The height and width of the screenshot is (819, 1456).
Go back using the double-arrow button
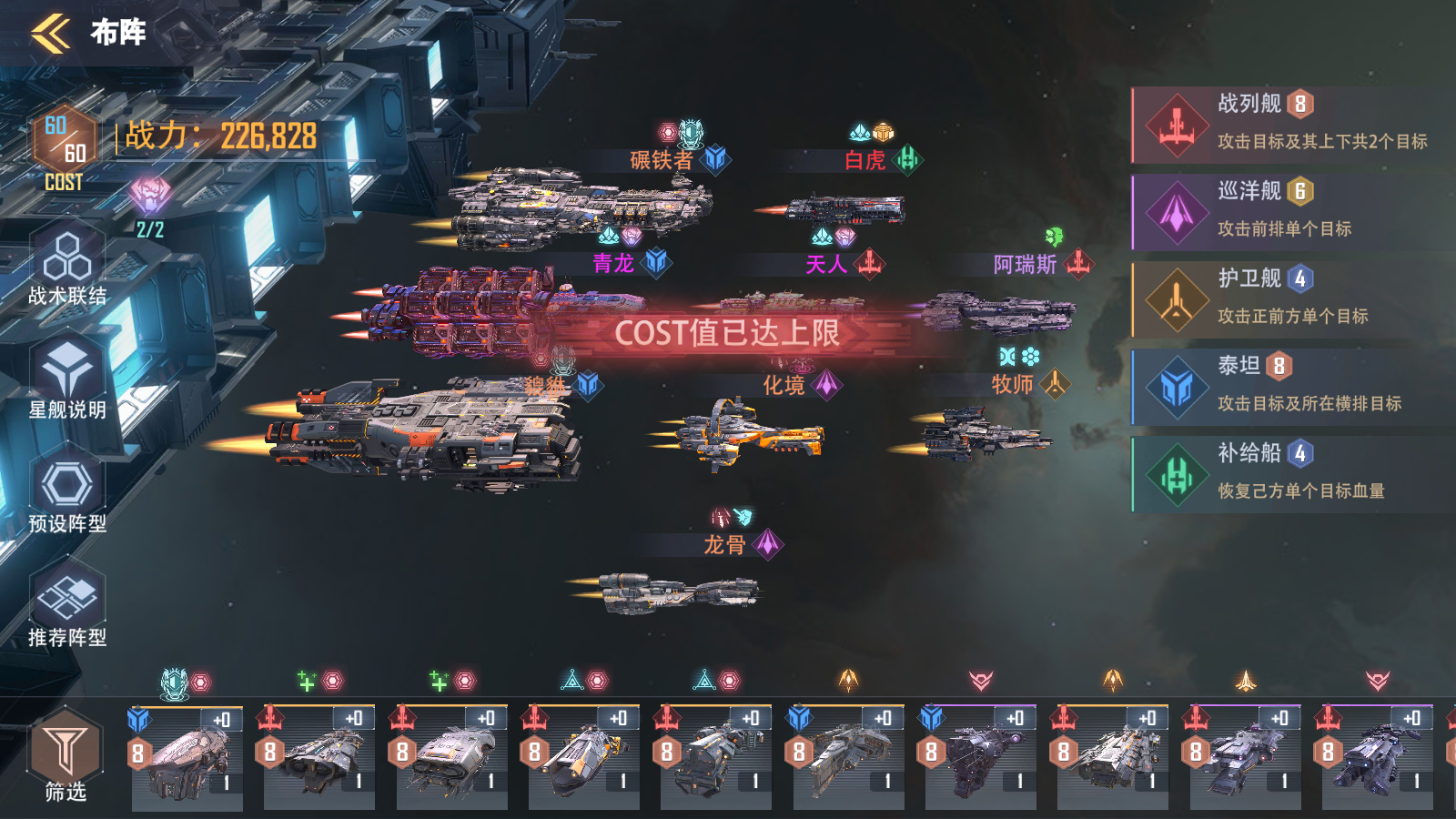51,34
